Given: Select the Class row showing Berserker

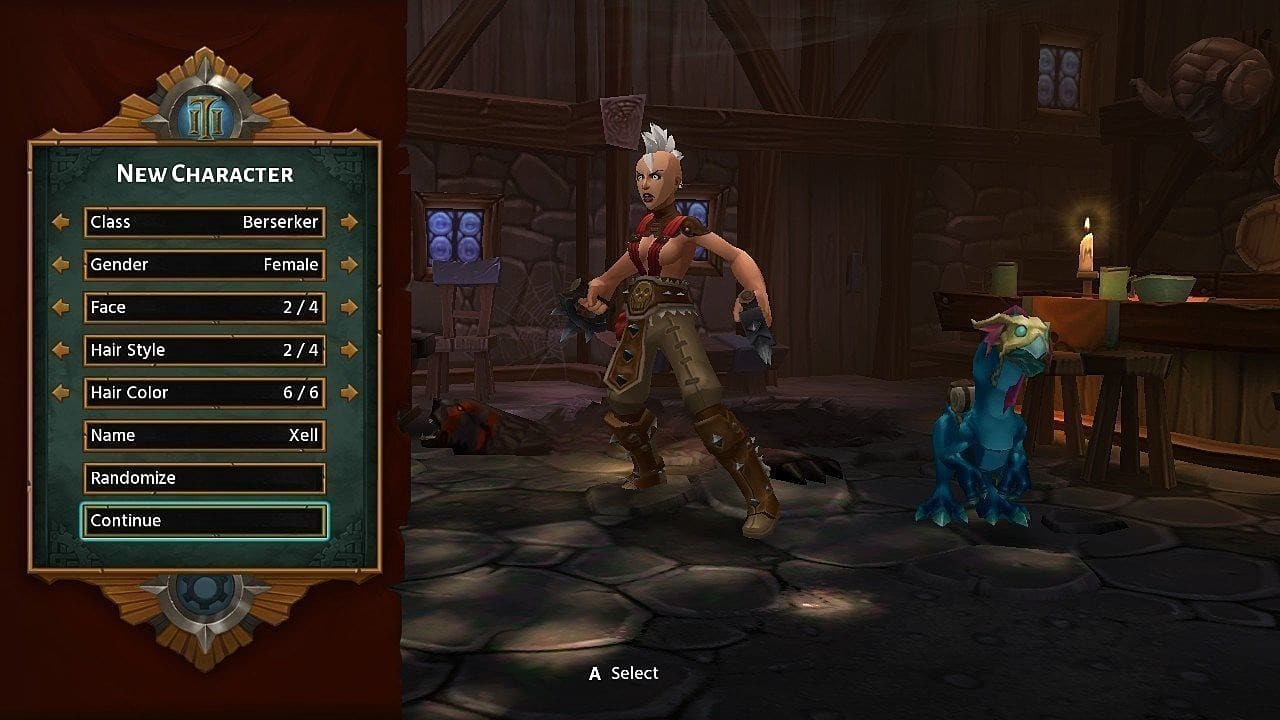Looking at the screenshot, I should 204,222.
